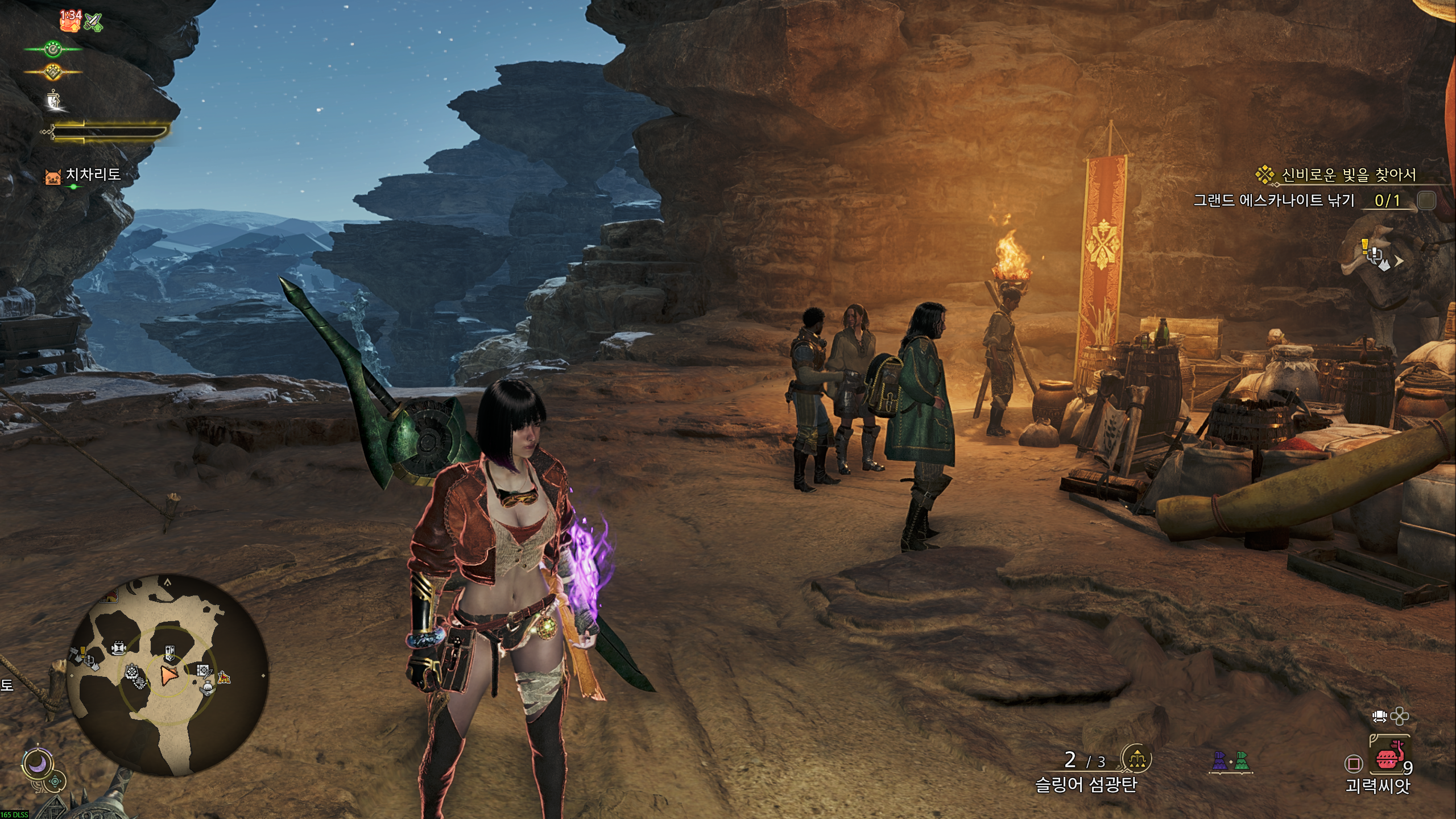Click the yellow tent marker on the minimap
The width and height of the screenshot is (1456, 819).
(225, 677)
